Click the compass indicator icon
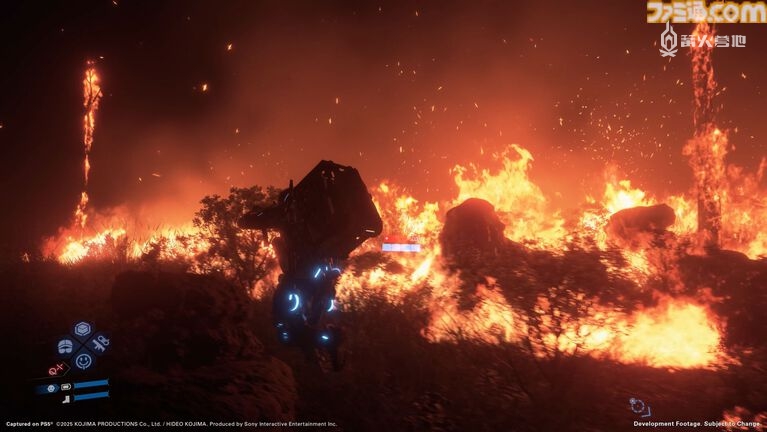Viewport: 767px width, 432px height. click(x=638, y=406)
